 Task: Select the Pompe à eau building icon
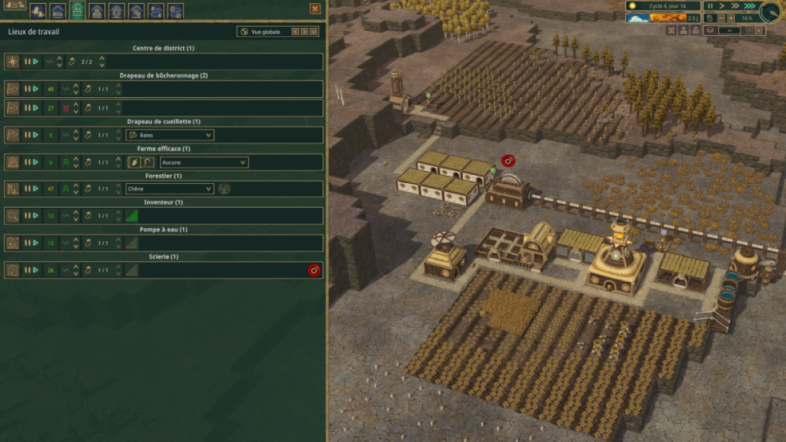(x=12, y=242)
